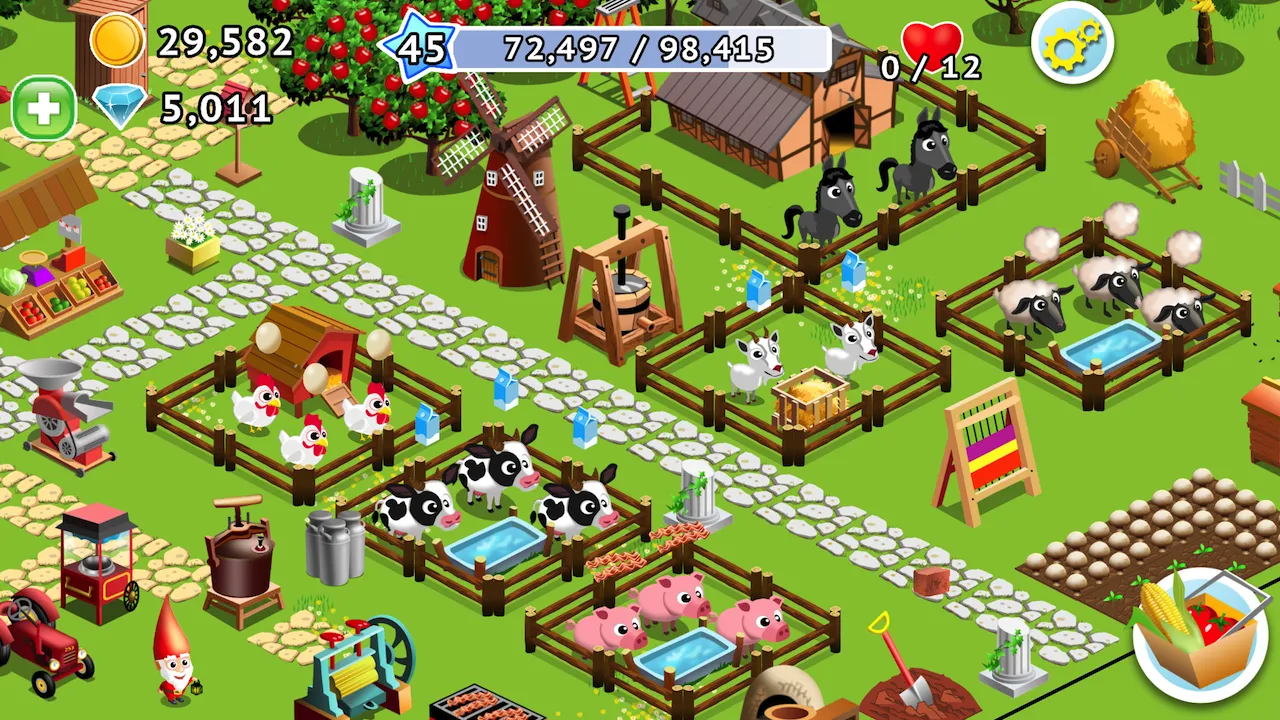Click the 0/12 hearts counter
The width and height of the screenshot is (1280, 720).
point(931,69)
